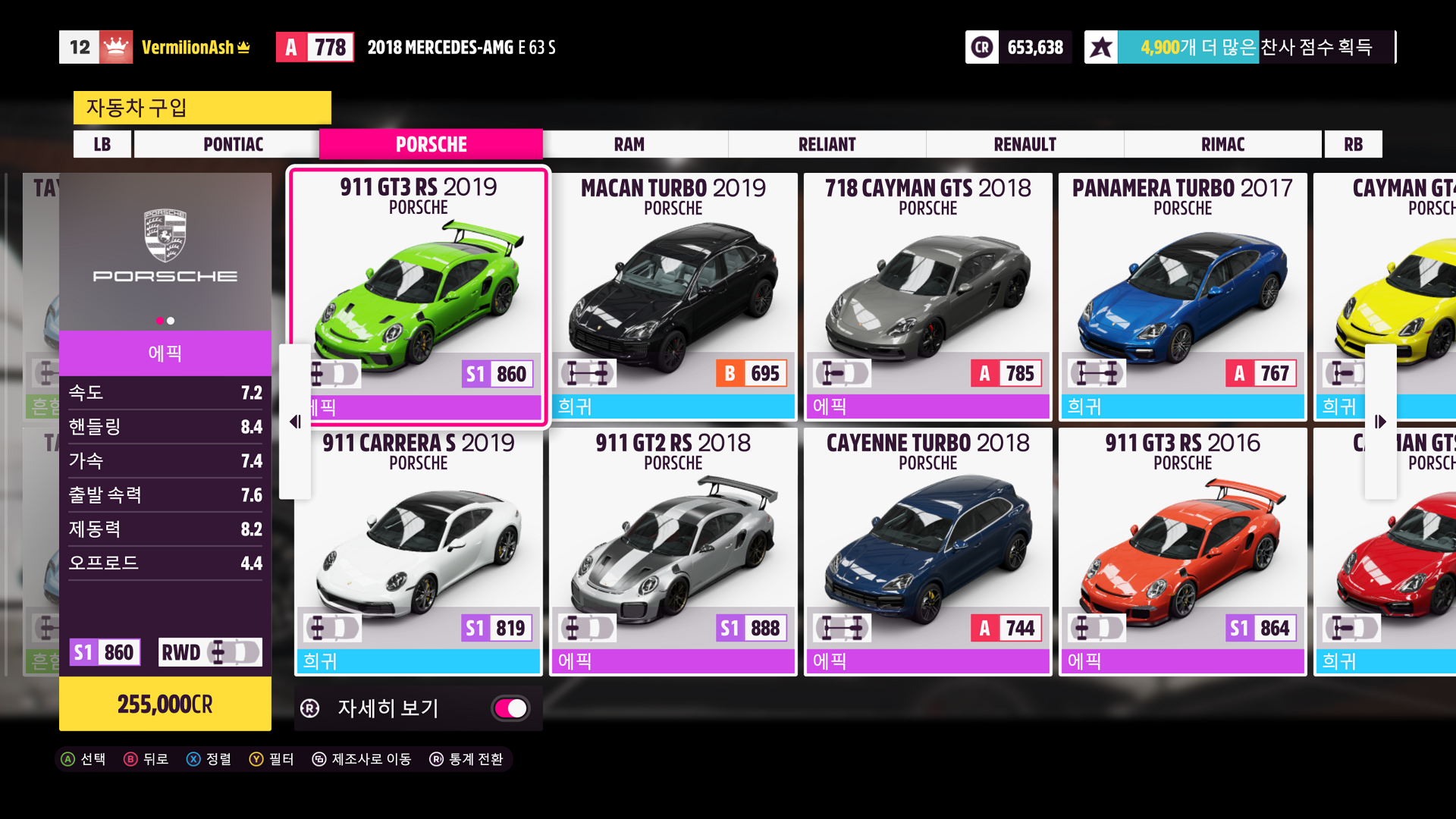Choose the black Macan Turbo 2019
Viewport: 1456px width, 819px height.
tap(673, 296)
